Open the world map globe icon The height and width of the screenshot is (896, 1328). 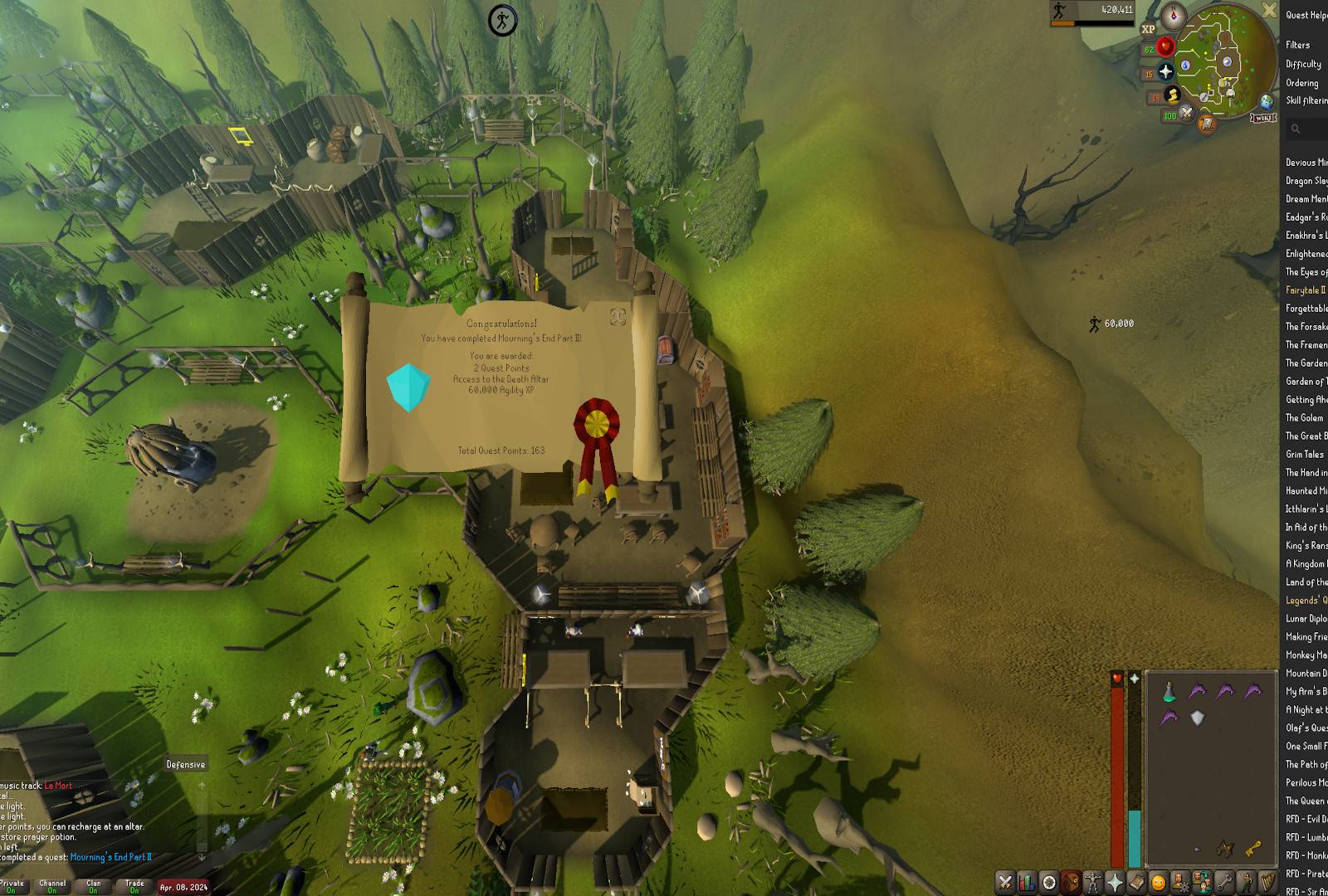pyautogui.click(x=1267, y=101)
